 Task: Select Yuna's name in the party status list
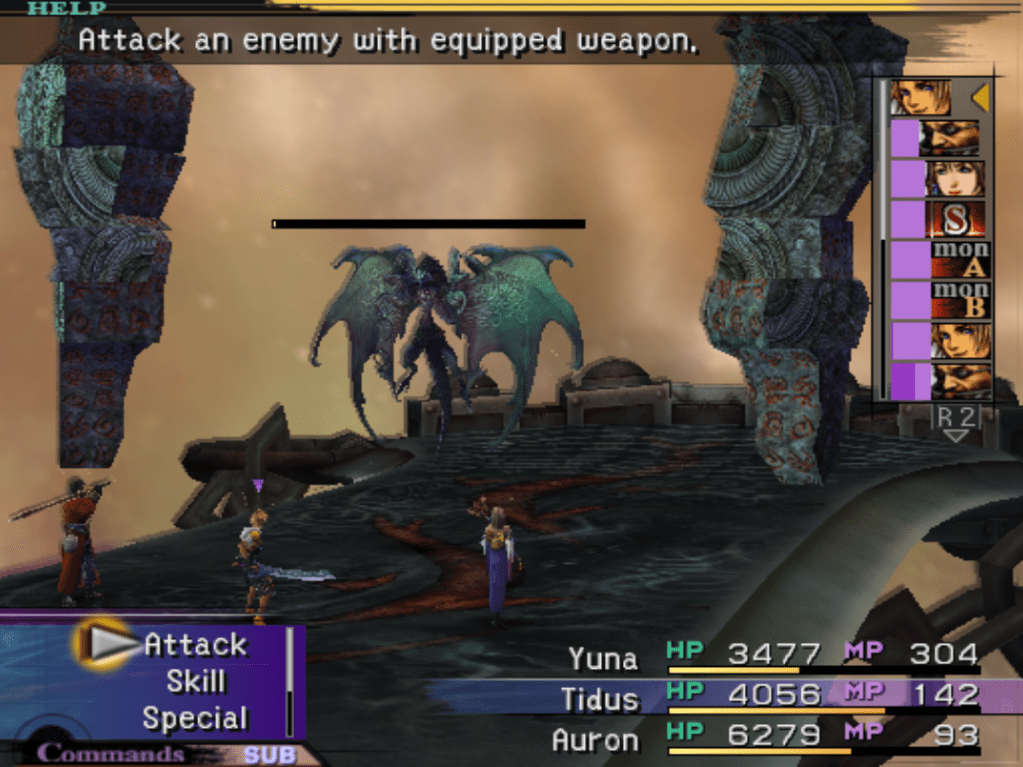603,658
